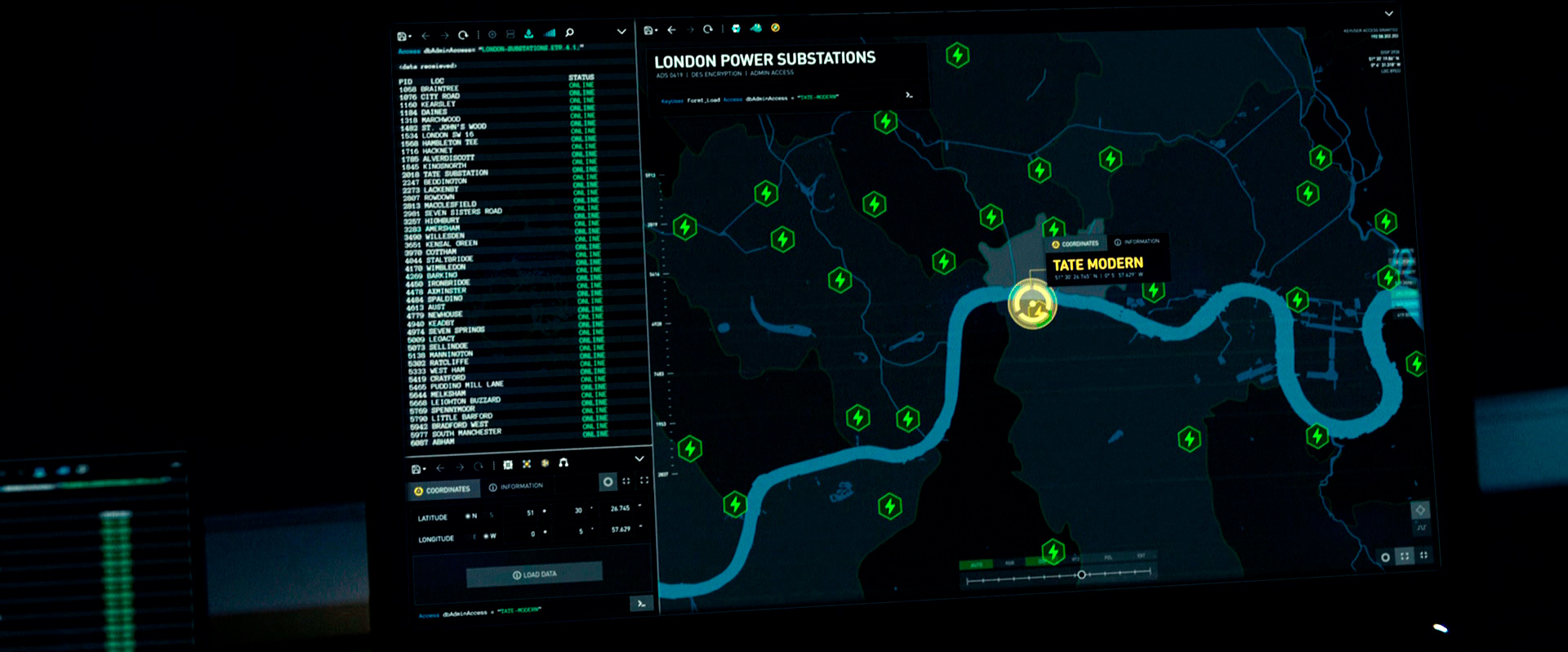Click the LOAD DATA button

pos(535,574)
